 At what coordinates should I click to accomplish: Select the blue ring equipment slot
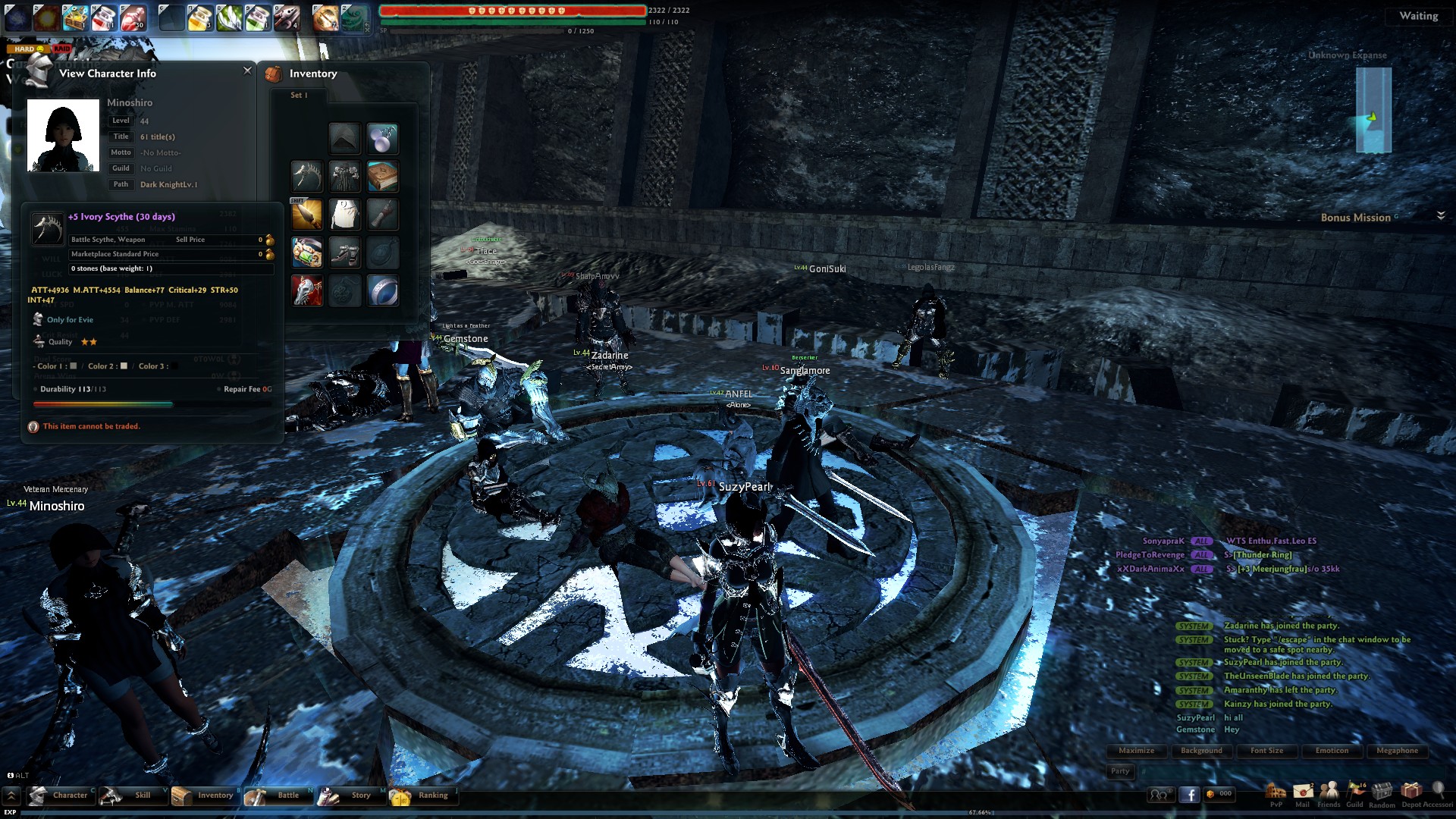(x=382, y=290)
